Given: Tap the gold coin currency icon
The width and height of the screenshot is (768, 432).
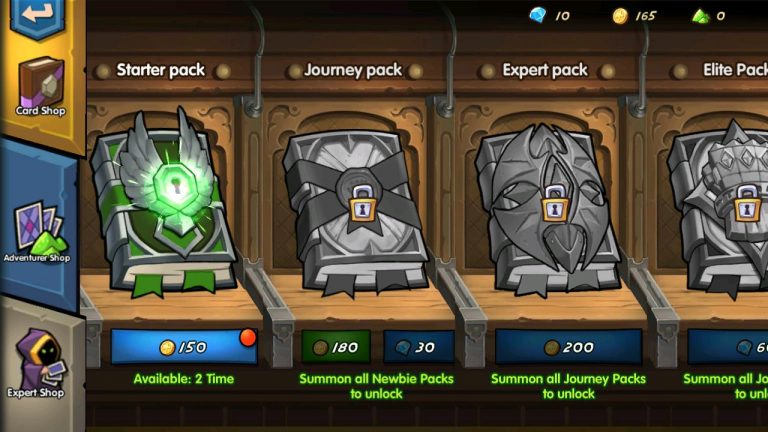Looking at the screenshot, I should [619, 16].
